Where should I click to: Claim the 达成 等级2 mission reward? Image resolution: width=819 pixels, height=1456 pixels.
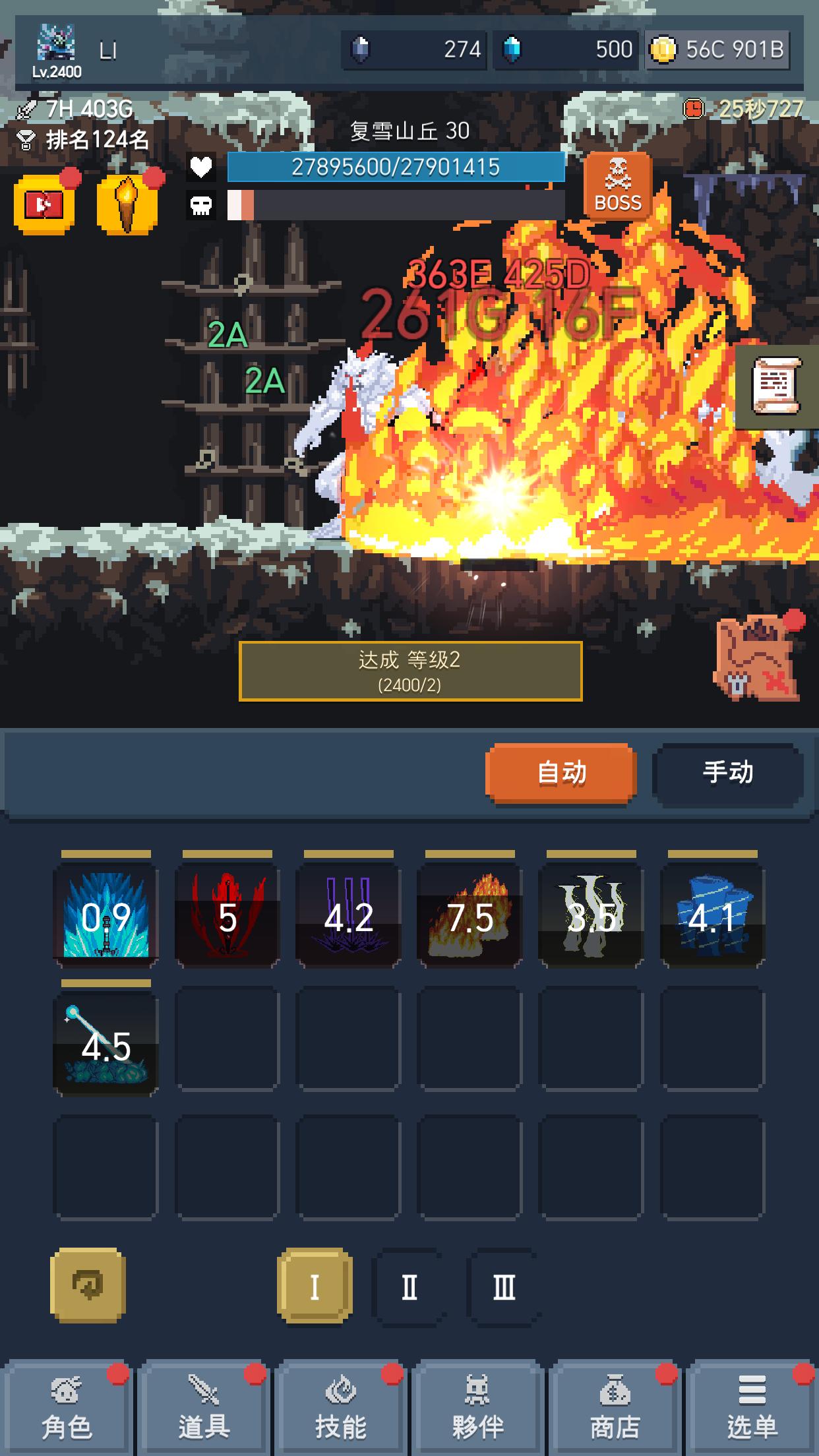410,671
